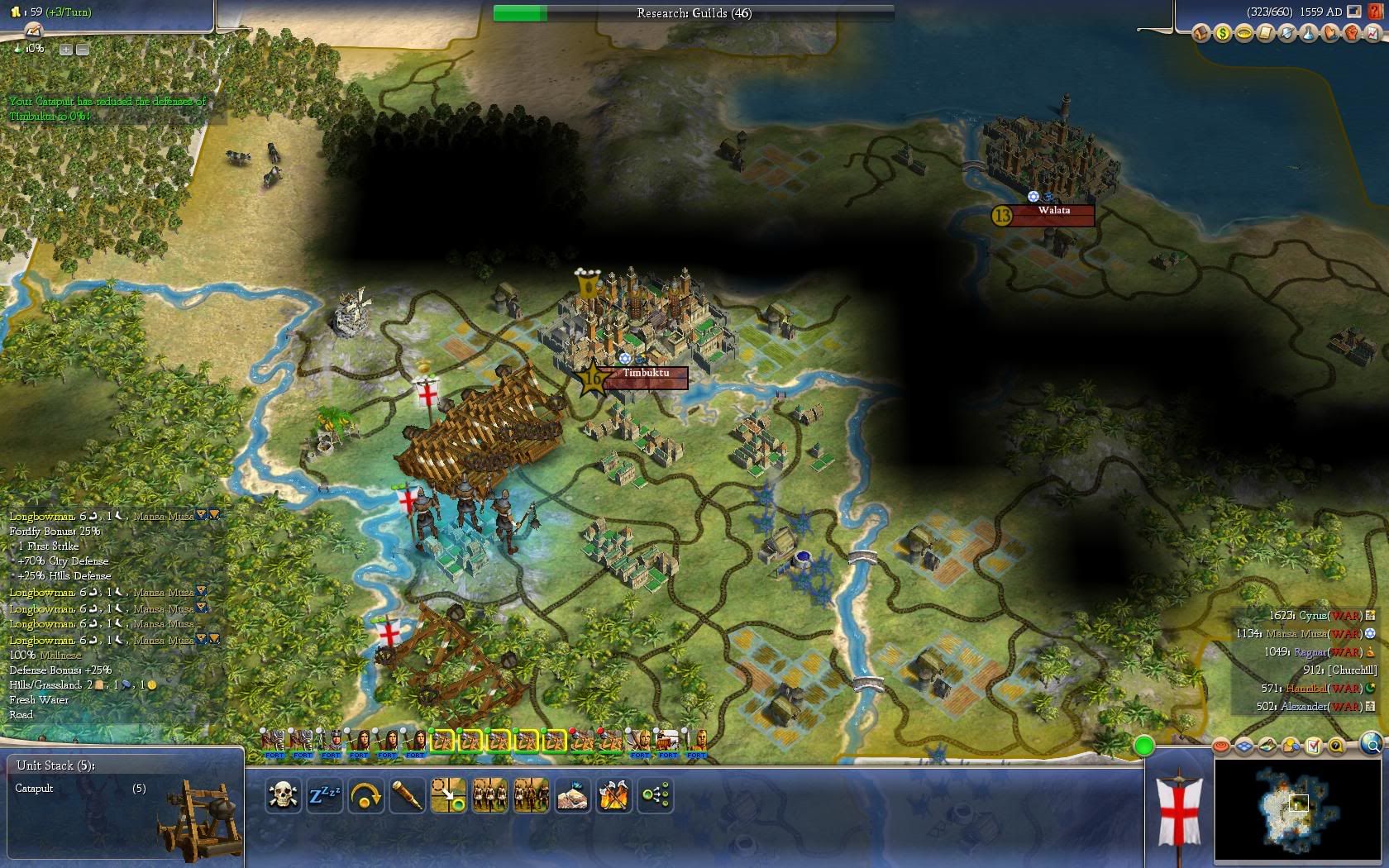Delete unit with the skull icon

pos(283,795)
